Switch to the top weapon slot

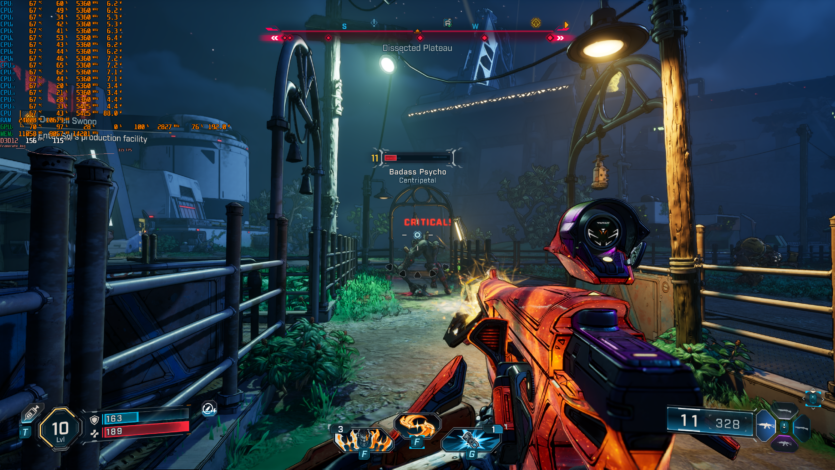point(785,410)
